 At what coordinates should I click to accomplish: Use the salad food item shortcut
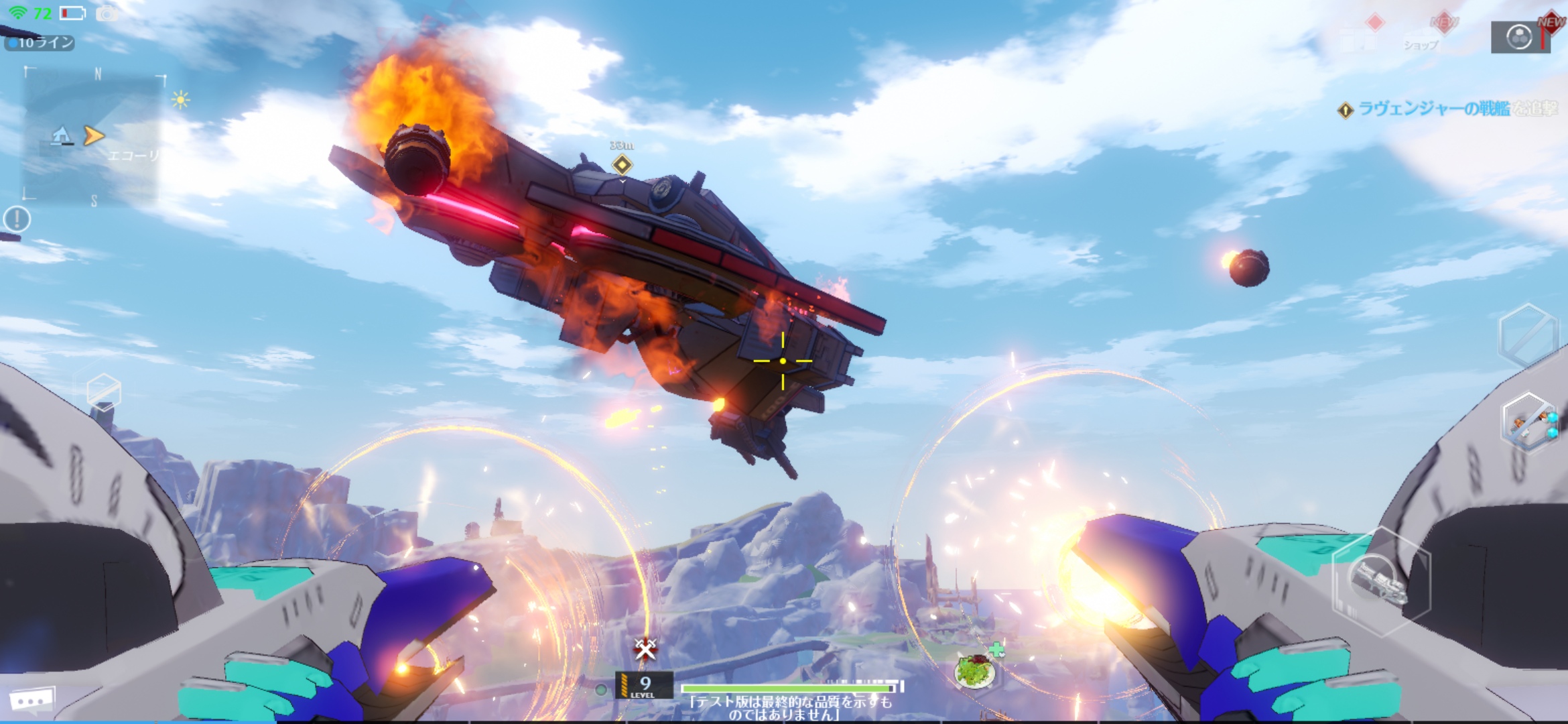pyautogui.click(x=976, y=670)
